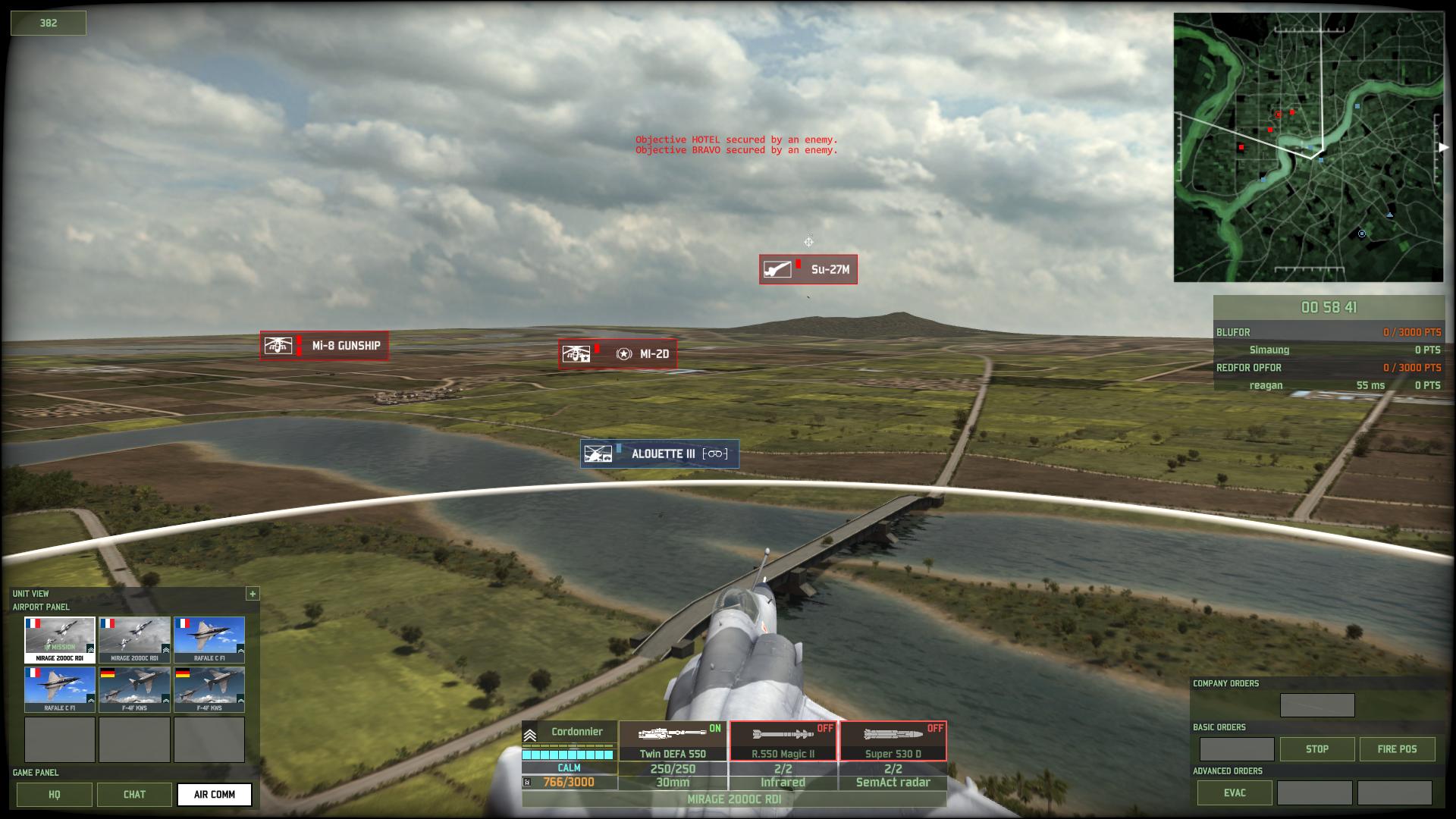Click the R.550 Magic II missile icon
This screenshot has width=1456, height=819.
(781, 733)
